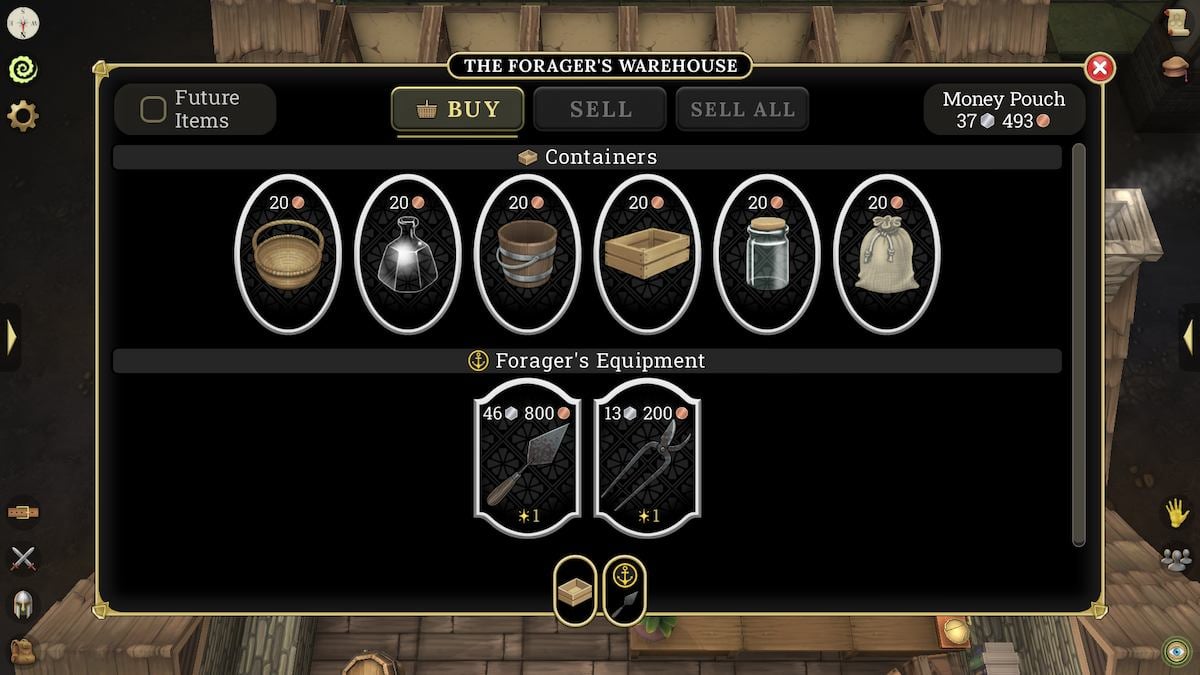The image size is (1200, 675).
Task: Select the cloth sack container
Action: (886, 254)
